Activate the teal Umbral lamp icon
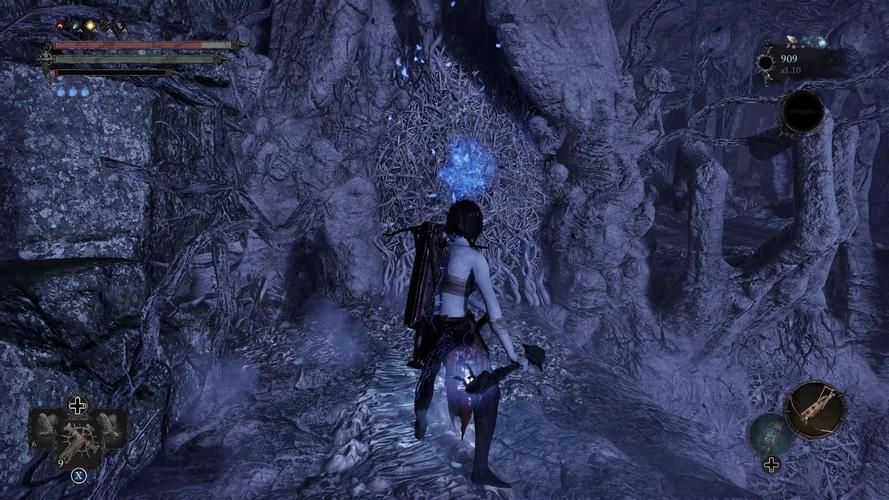889x500 pixels. pyautogui.click(x=770, y=433)
